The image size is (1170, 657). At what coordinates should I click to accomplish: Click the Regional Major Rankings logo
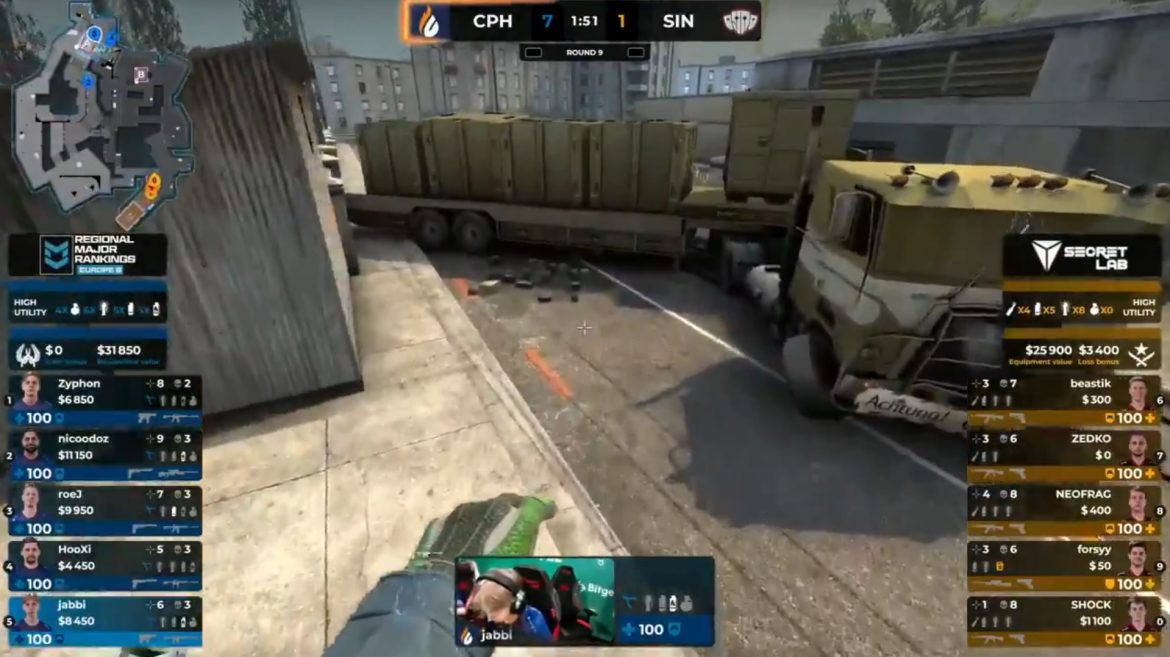tap(87, 256)
